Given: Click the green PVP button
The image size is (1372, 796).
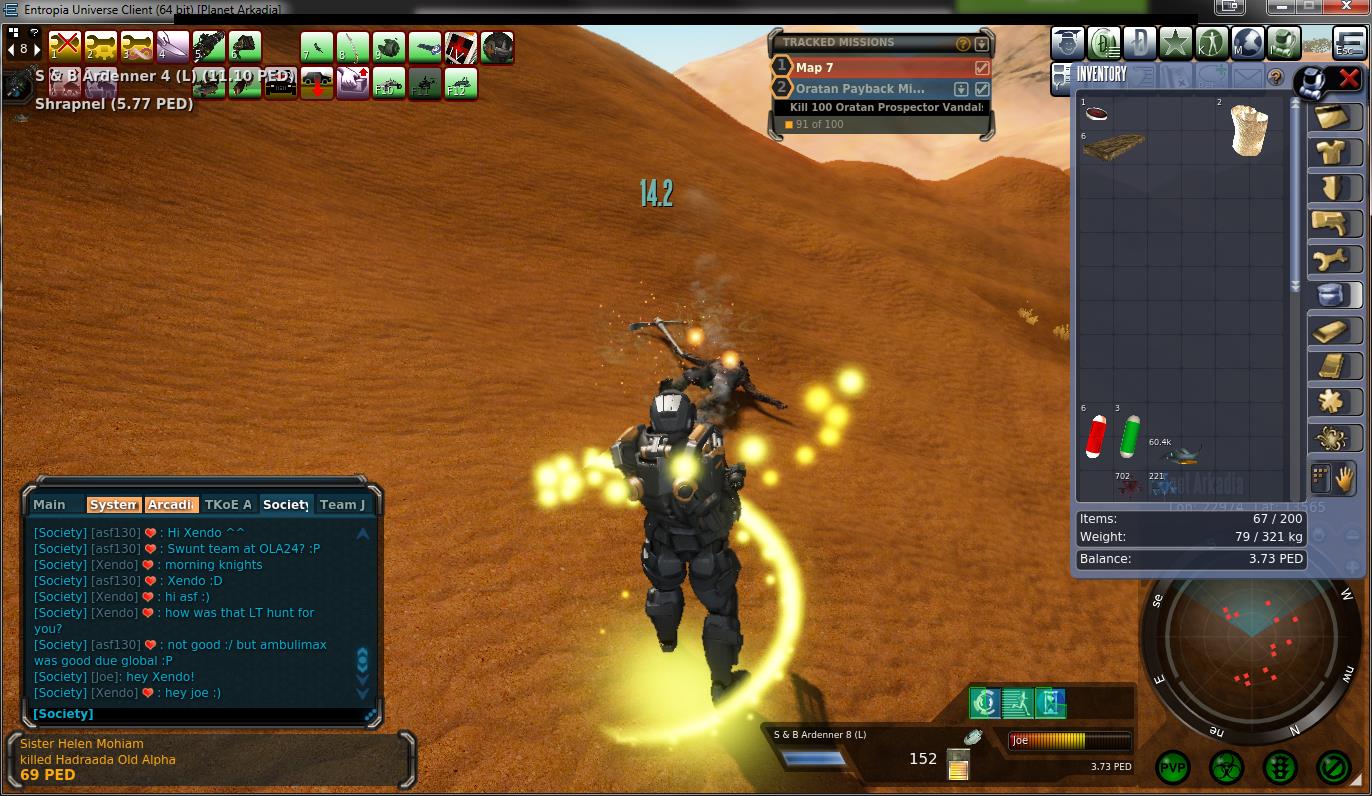Looking at the screenshot, I should pos(1173,768).
